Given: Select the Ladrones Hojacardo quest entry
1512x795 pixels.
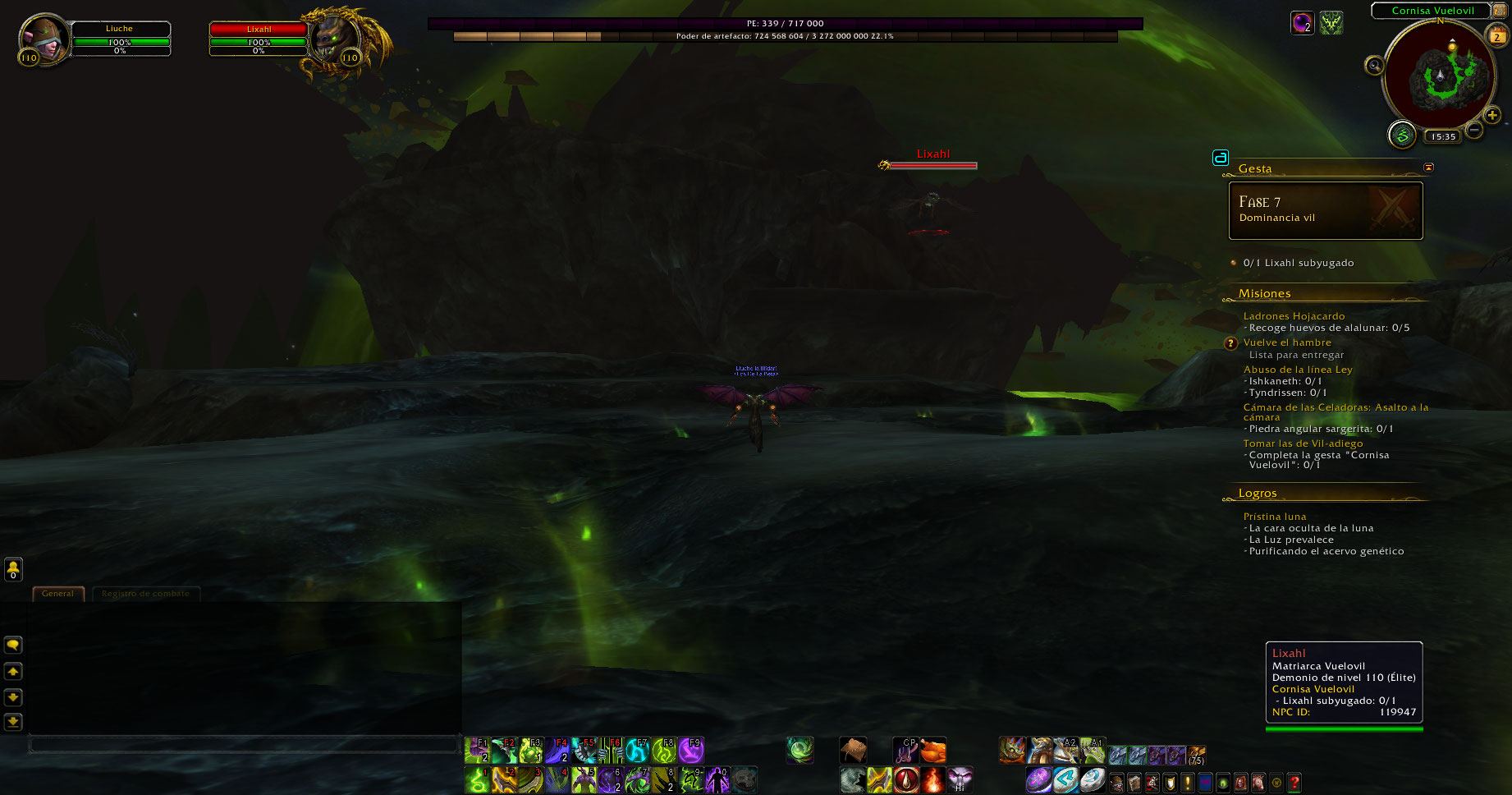Looking at the screenshot, I should tap(1294, 316).
